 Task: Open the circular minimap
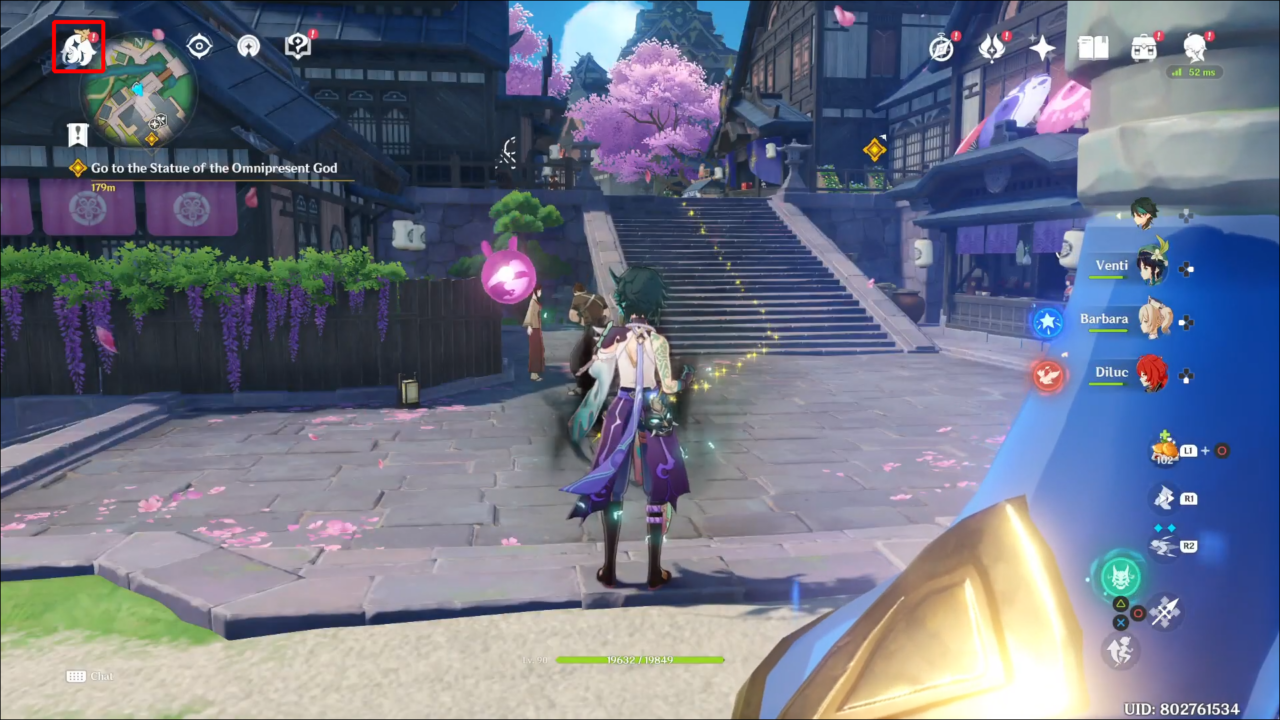(x=138, y=90)
